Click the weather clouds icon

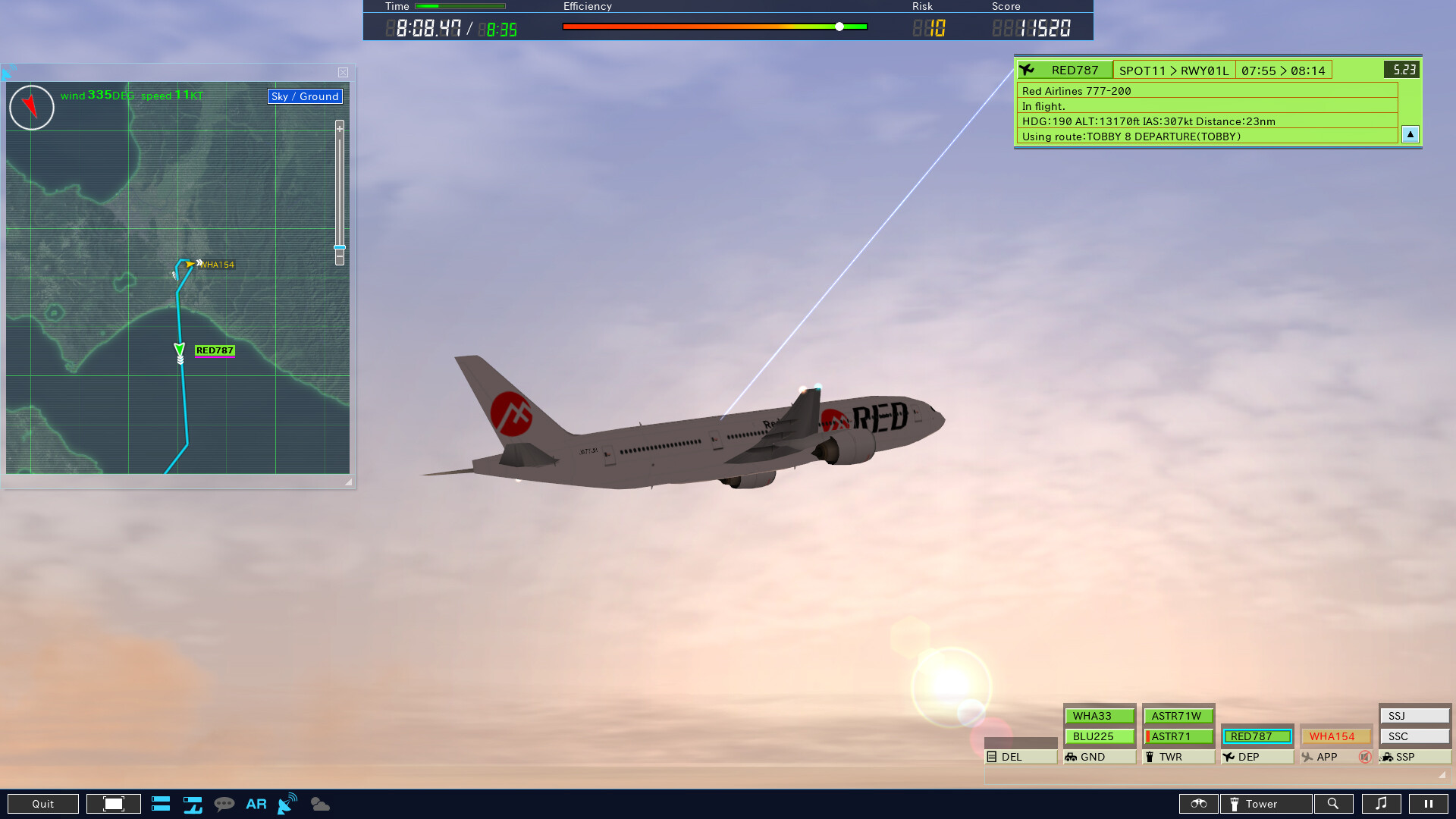tap(319, 803)
